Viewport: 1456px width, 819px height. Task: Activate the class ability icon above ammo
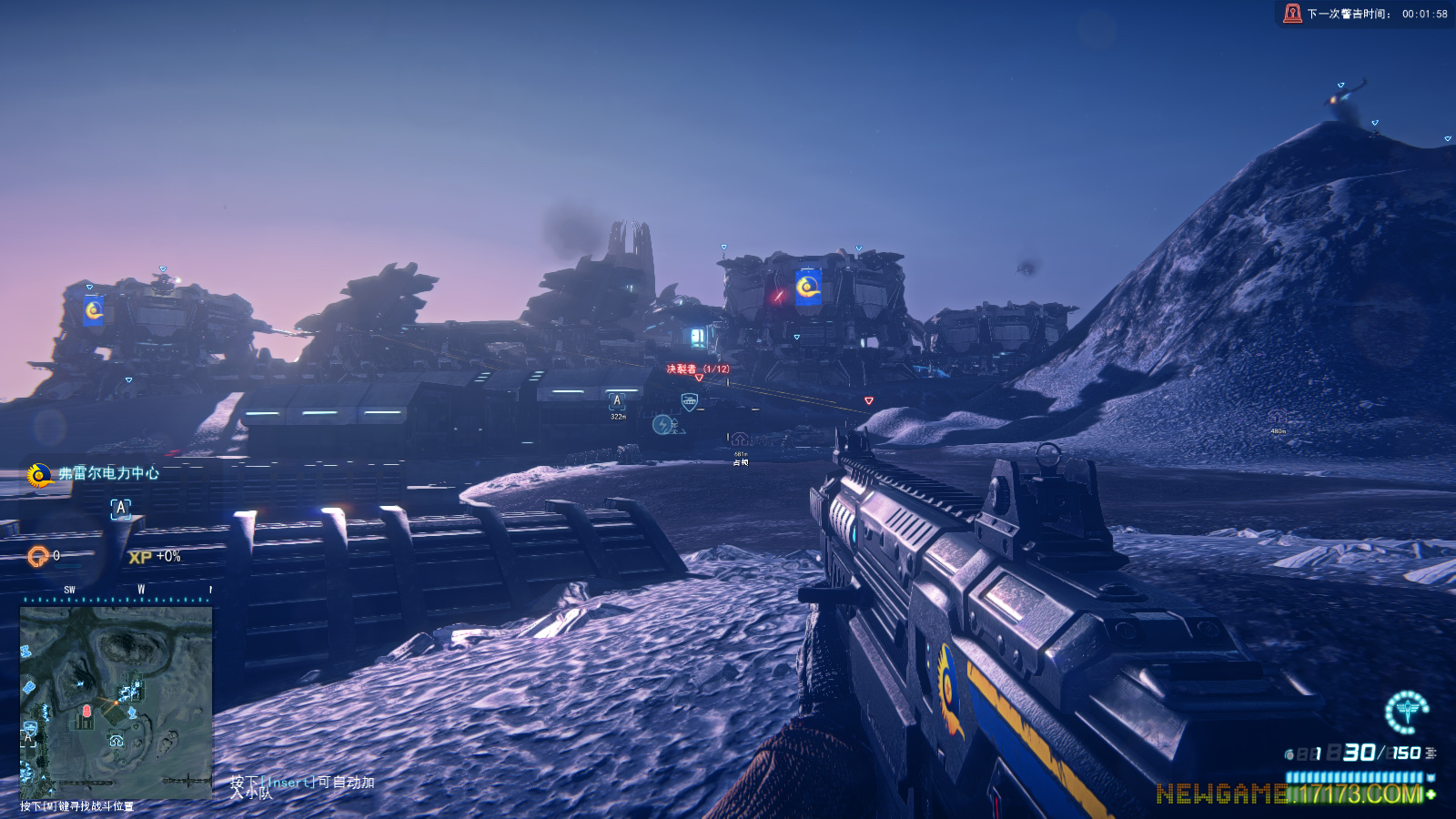point(1406,712)
